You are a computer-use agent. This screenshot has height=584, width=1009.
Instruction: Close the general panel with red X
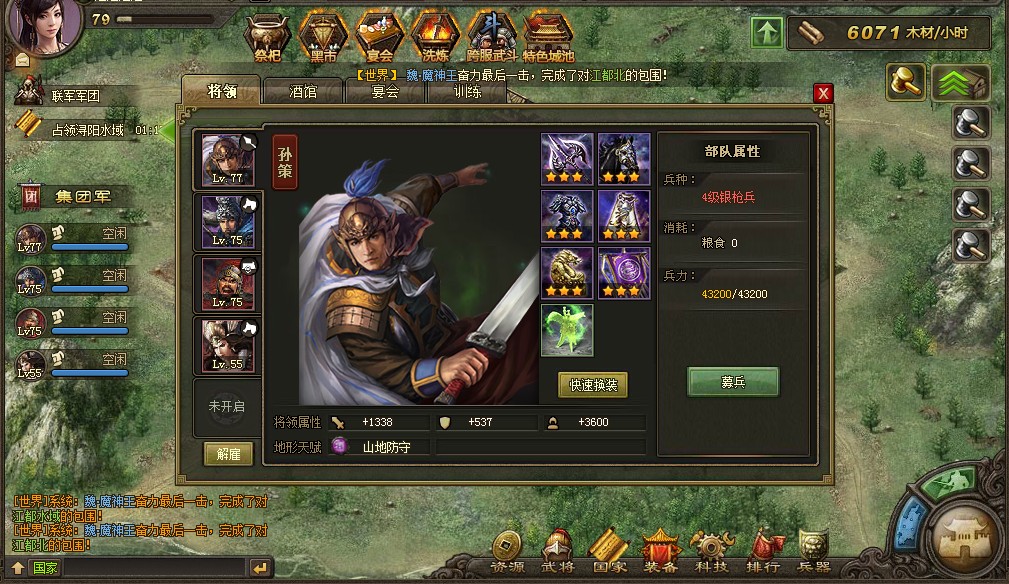point(823,93)
